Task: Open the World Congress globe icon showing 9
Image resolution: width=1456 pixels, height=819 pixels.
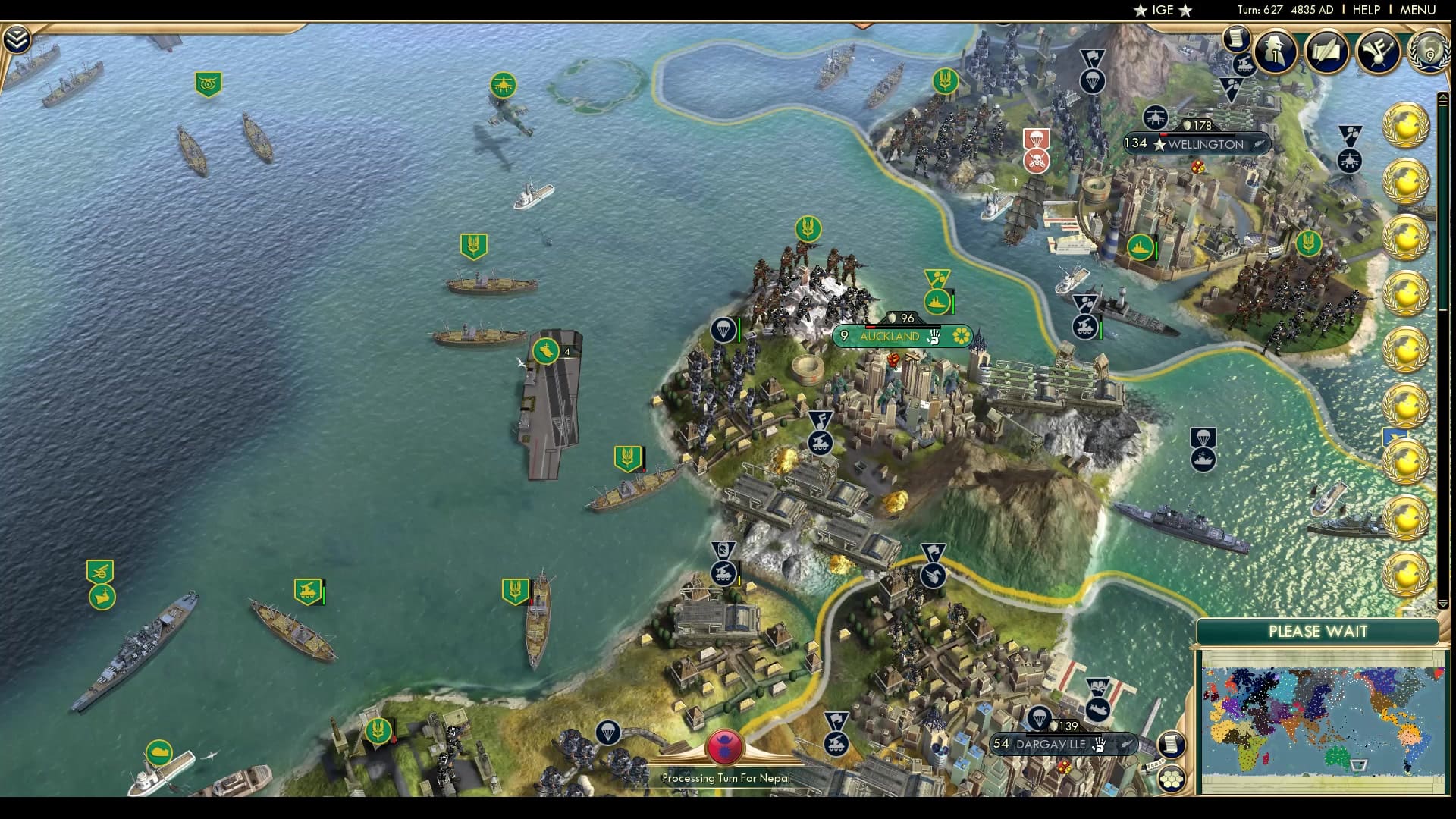Action: [x=1427, y=53]
